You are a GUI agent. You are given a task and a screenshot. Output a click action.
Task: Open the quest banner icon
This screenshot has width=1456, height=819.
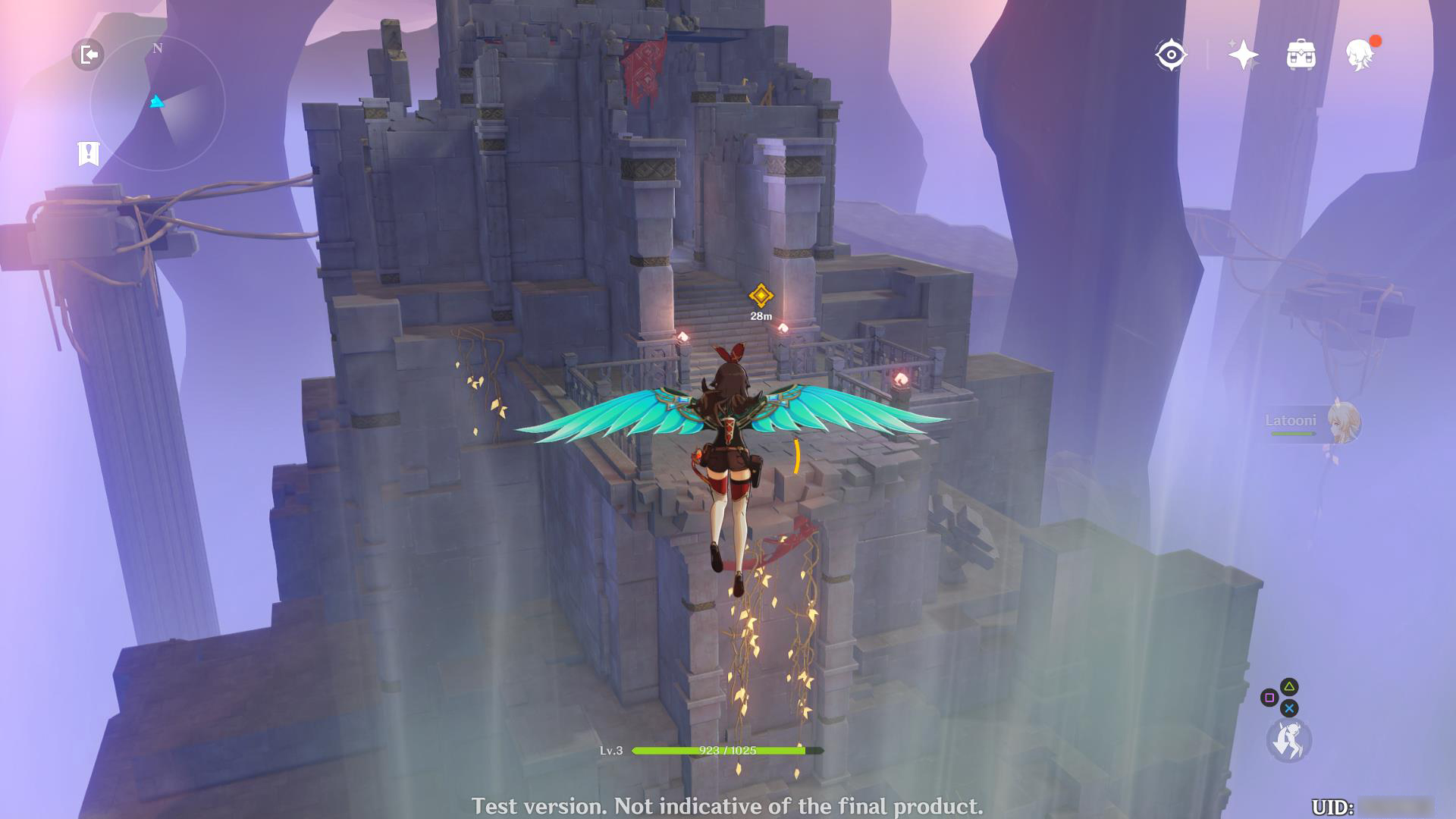[x=89, y=153]
